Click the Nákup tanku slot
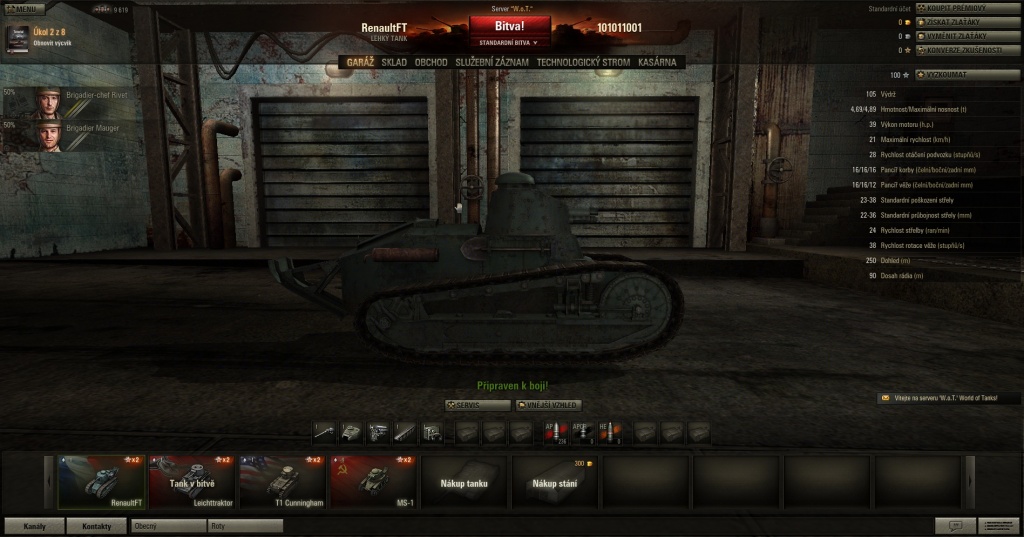 (464, 481)
